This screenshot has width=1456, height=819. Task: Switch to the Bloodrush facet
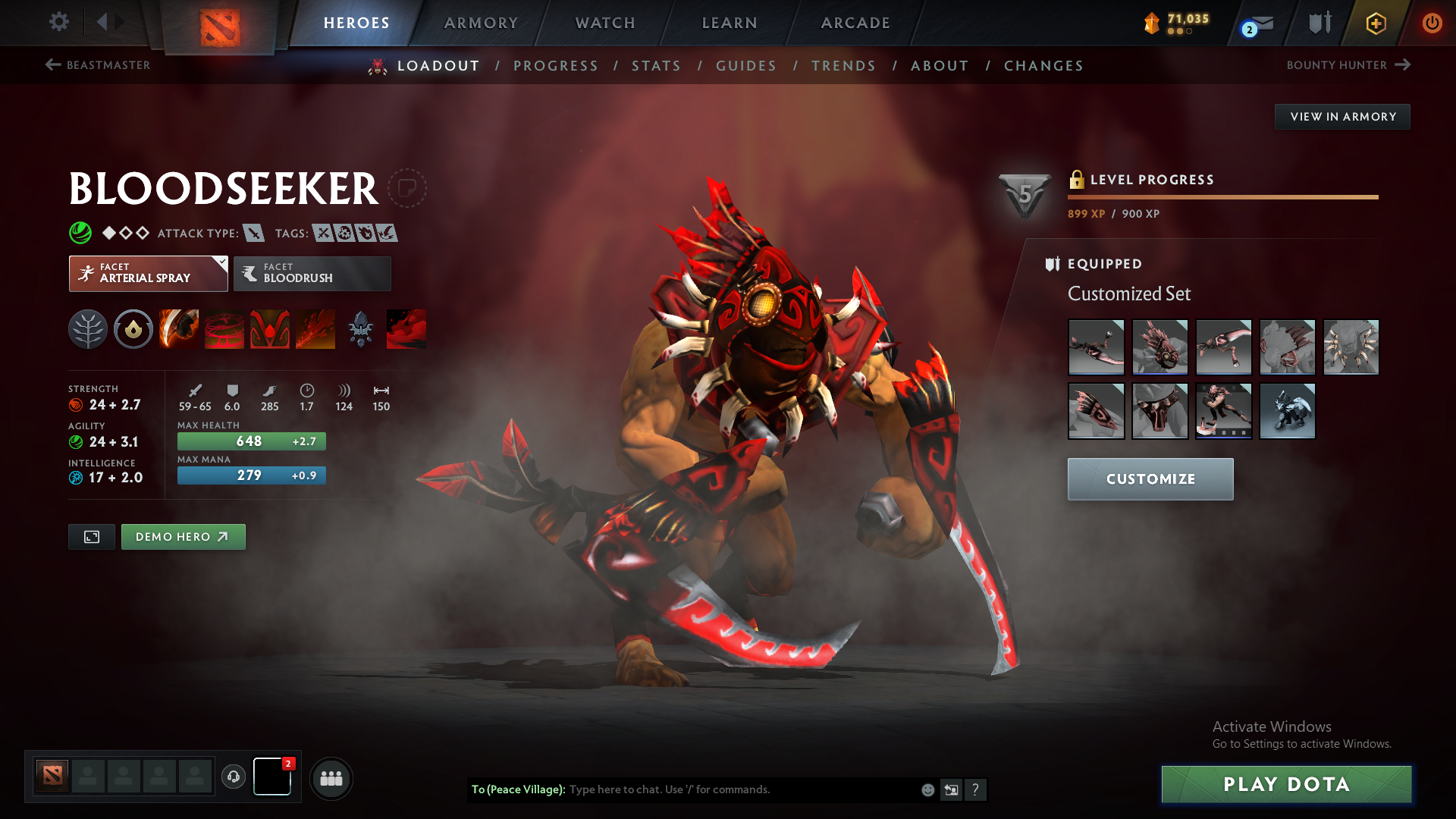[312, 274]
